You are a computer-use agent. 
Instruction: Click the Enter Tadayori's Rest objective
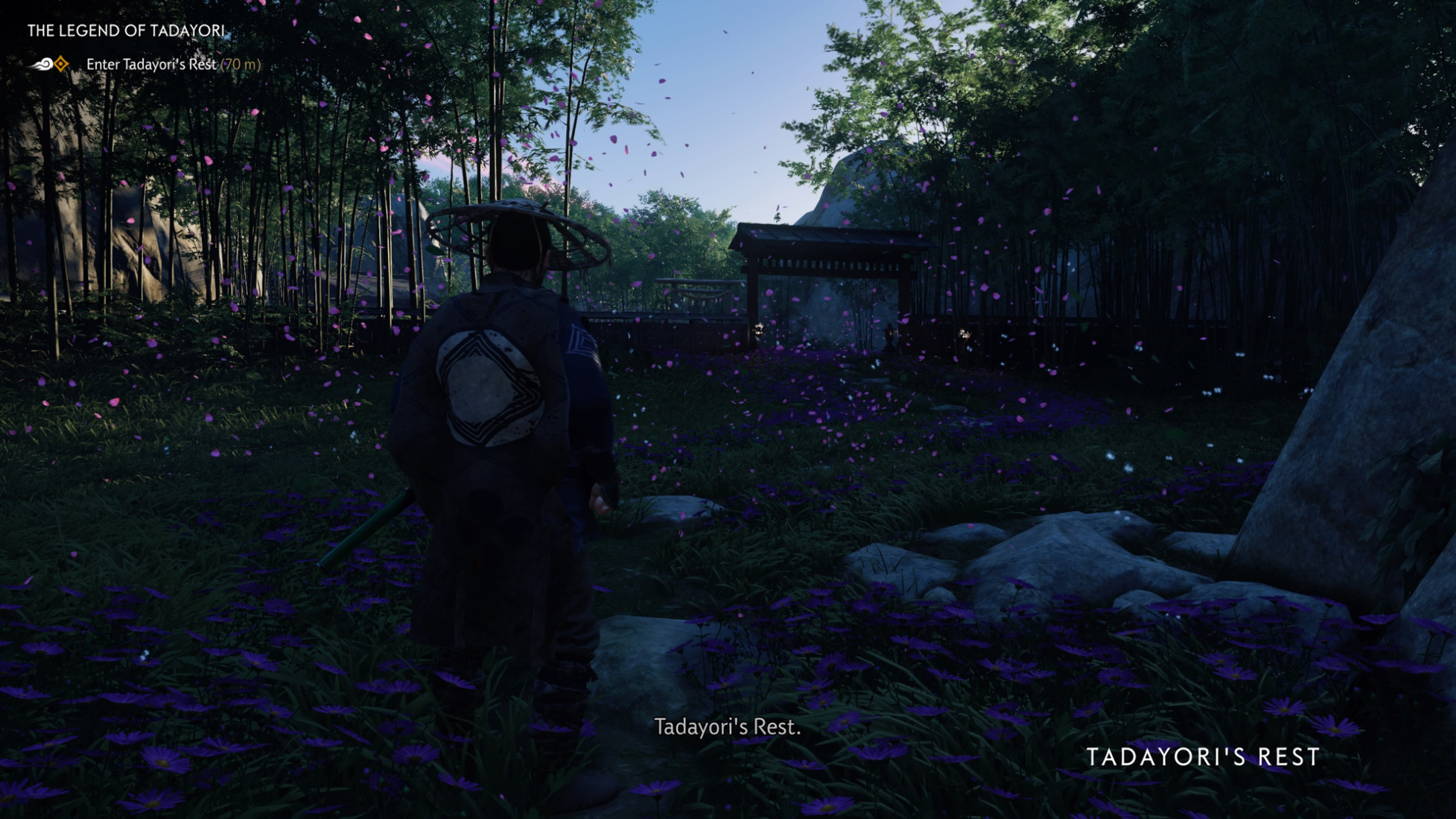click(x=151, y=65)
